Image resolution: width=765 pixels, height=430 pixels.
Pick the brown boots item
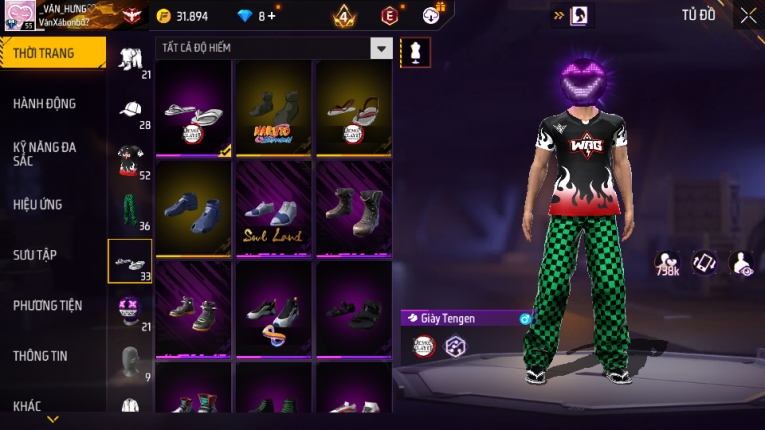tap(354, 208)
